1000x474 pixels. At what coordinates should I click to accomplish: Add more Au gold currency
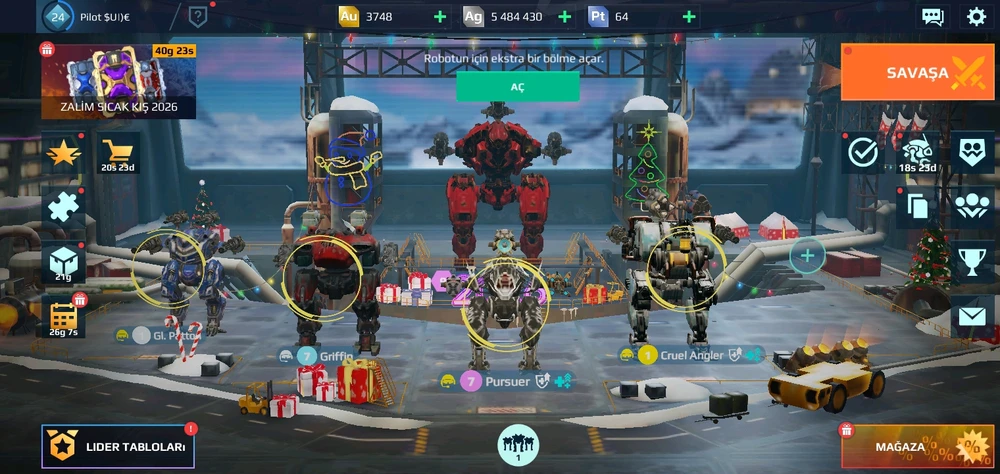click(440, 17)
